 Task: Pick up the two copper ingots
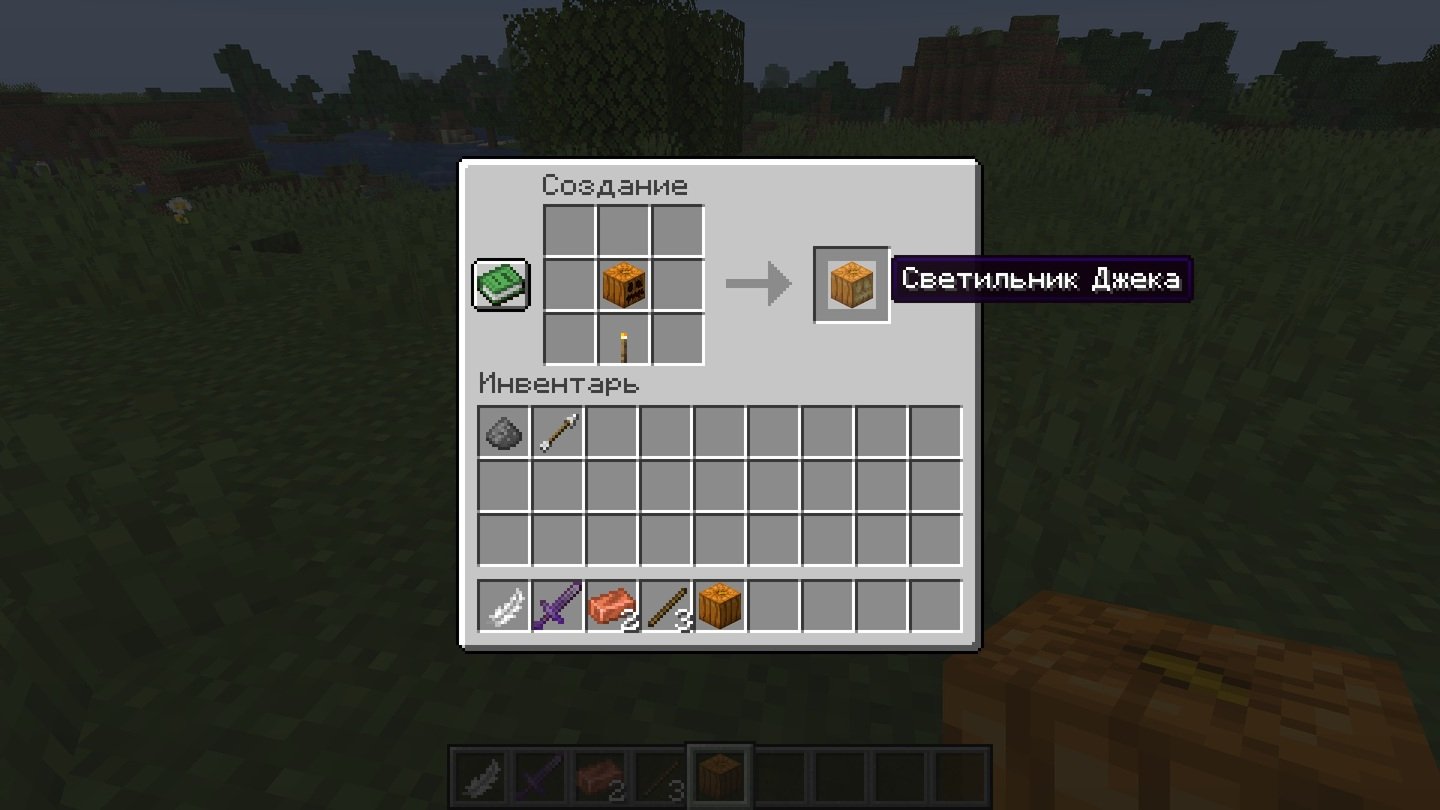point(612,607)
